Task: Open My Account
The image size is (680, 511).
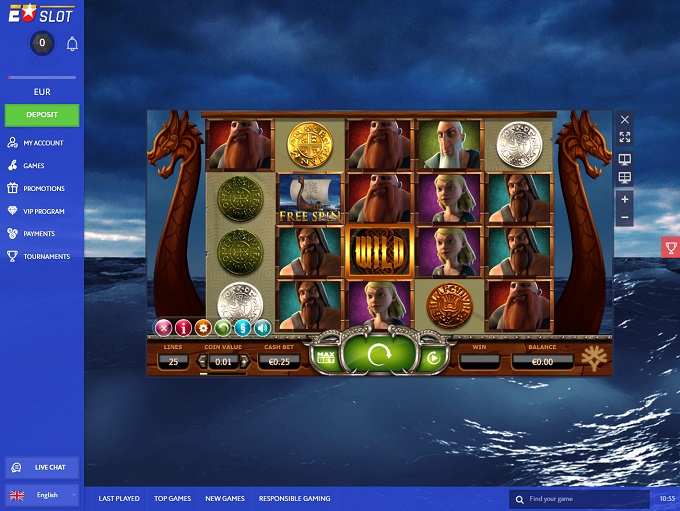Action: pos(43,143)
